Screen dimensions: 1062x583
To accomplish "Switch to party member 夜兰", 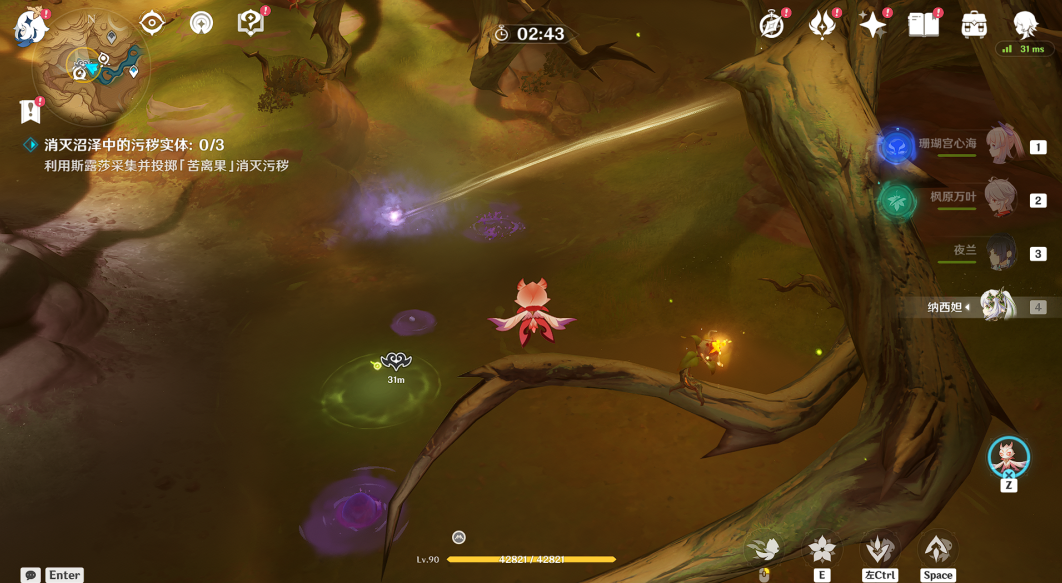I will point(1000,252).
